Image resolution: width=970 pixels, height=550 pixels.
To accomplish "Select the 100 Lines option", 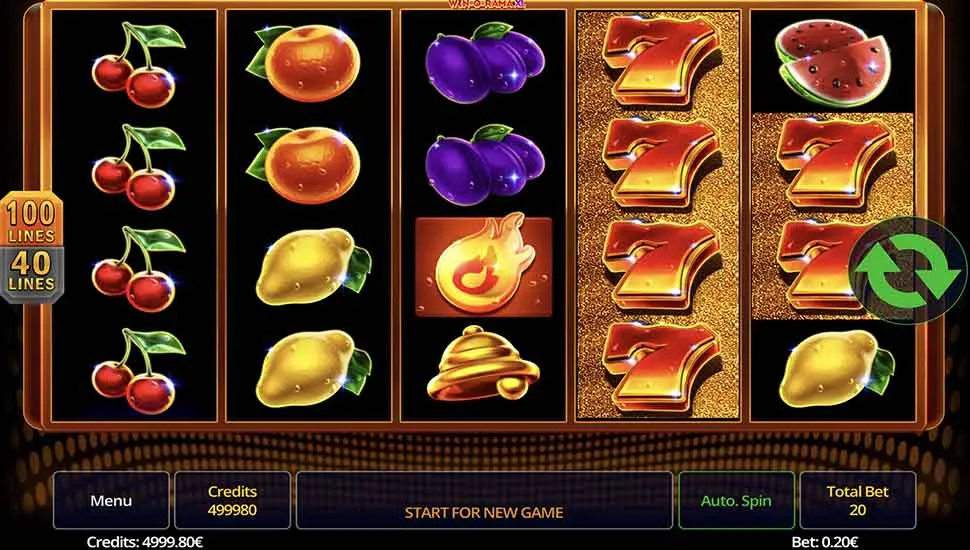I will [32, 221].
